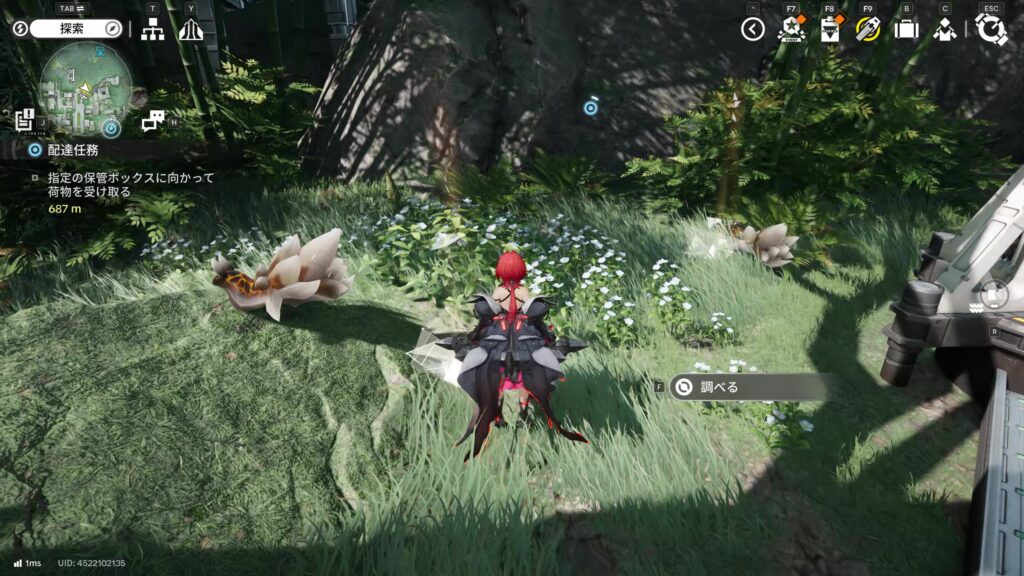Open the mission log document icon
Screen dimensions: 1024x576
click(25, 121)
